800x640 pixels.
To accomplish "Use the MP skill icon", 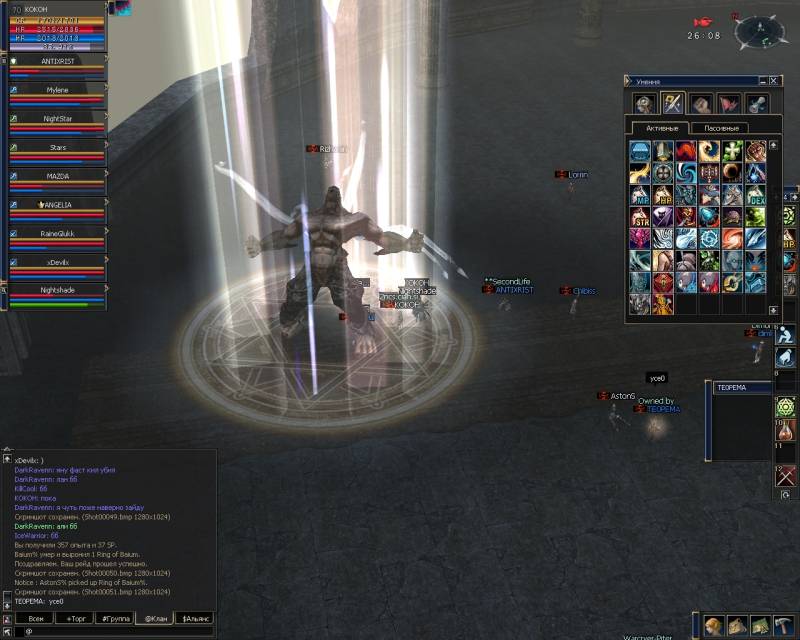I will point(640,195).
